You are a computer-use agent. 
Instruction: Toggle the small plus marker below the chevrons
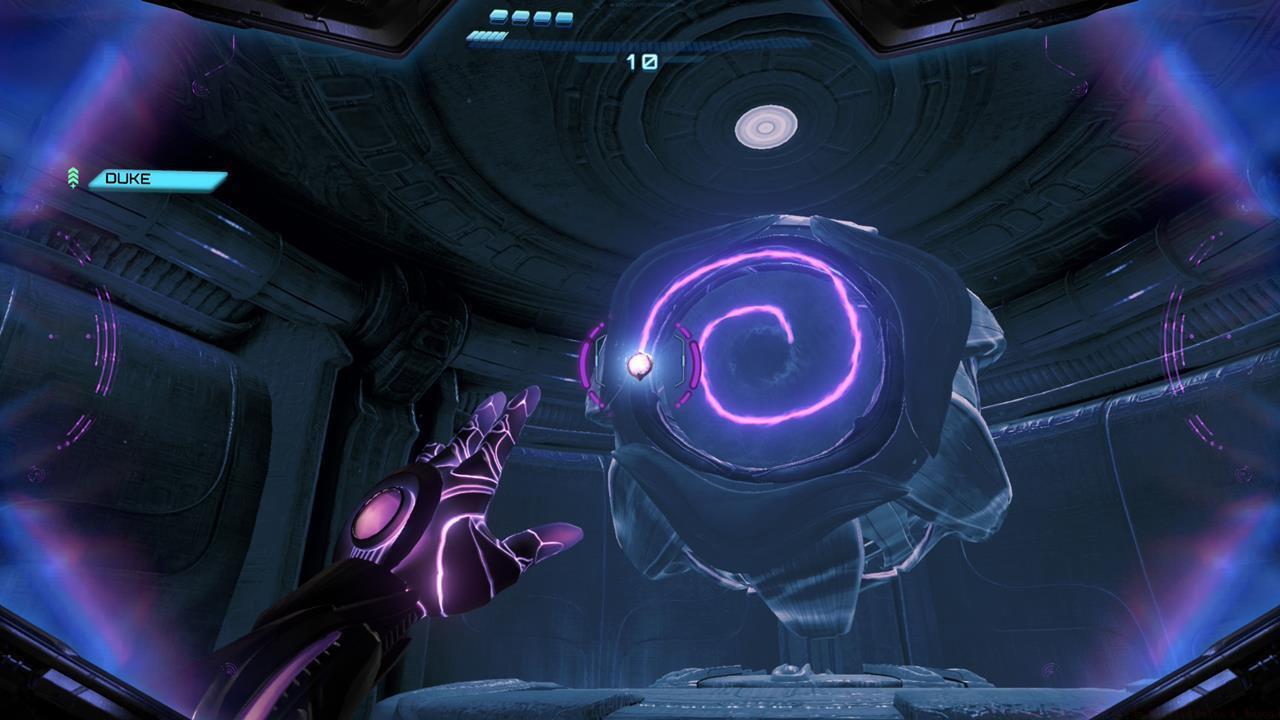point(72,186)
